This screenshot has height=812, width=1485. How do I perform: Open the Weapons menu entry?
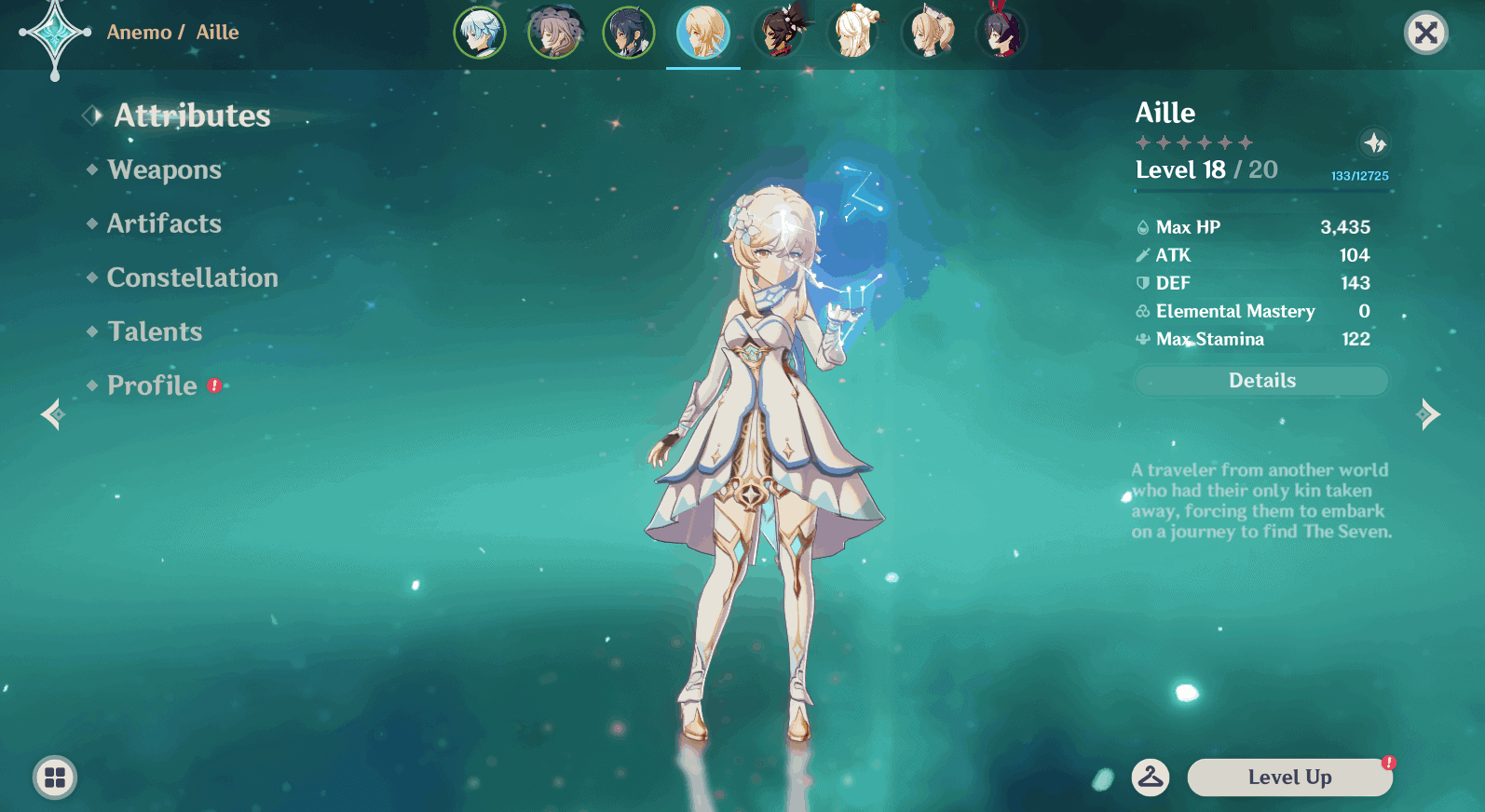click(164, 169)
